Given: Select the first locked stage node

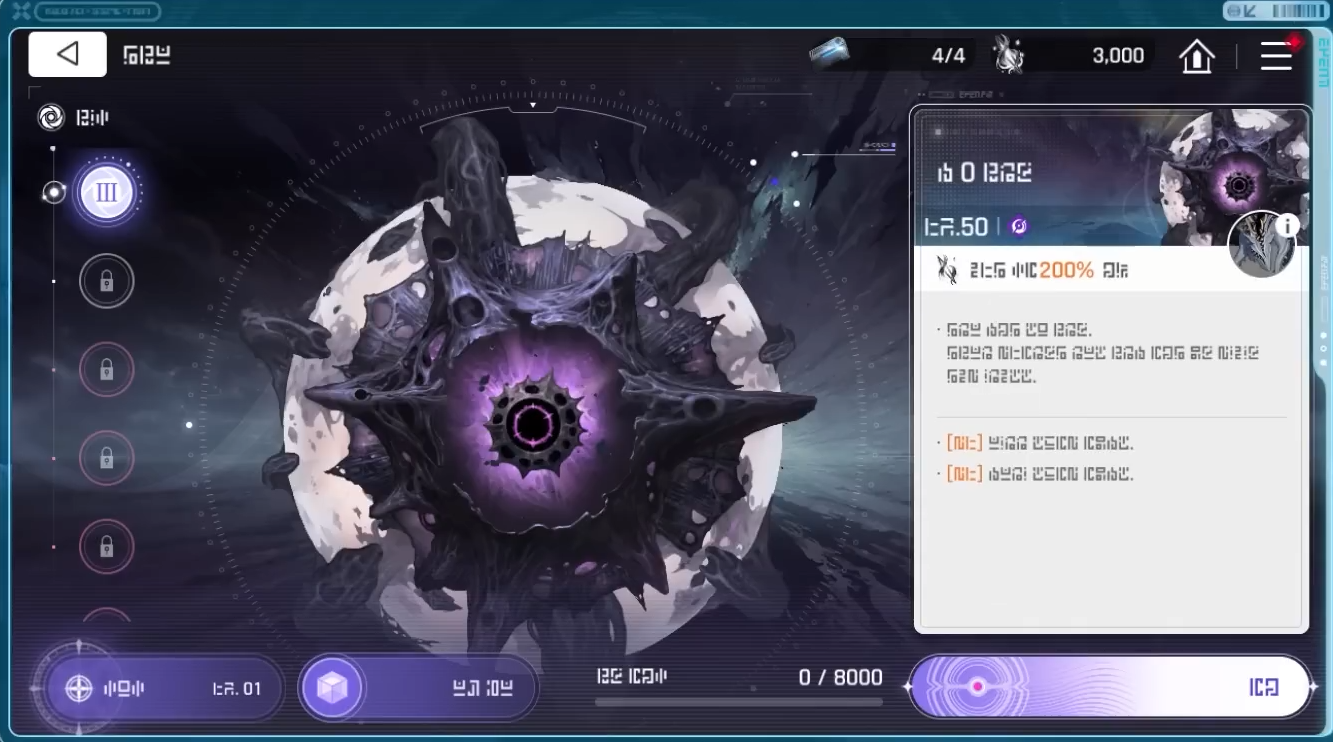Looking at the screenshot, I should (106, 281).
